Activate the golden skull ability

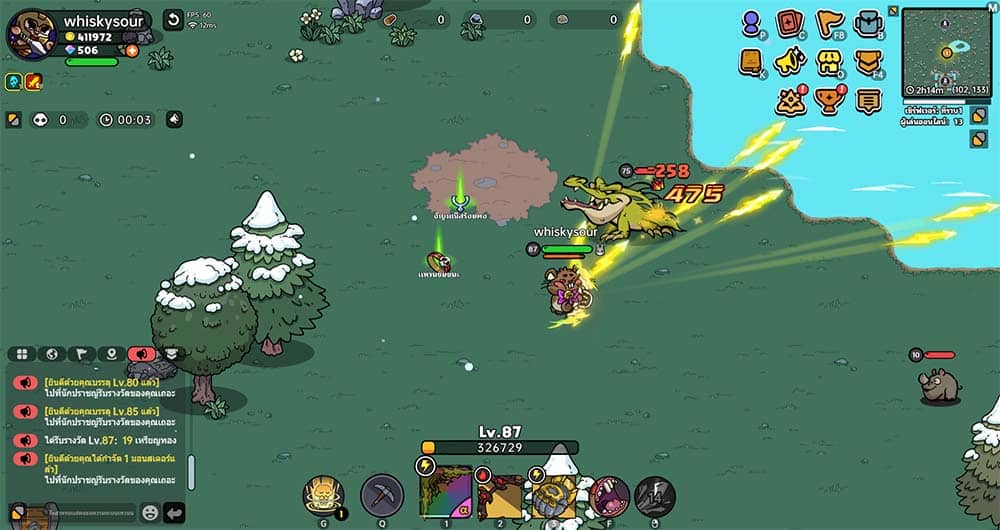click(x=323, y=494)
